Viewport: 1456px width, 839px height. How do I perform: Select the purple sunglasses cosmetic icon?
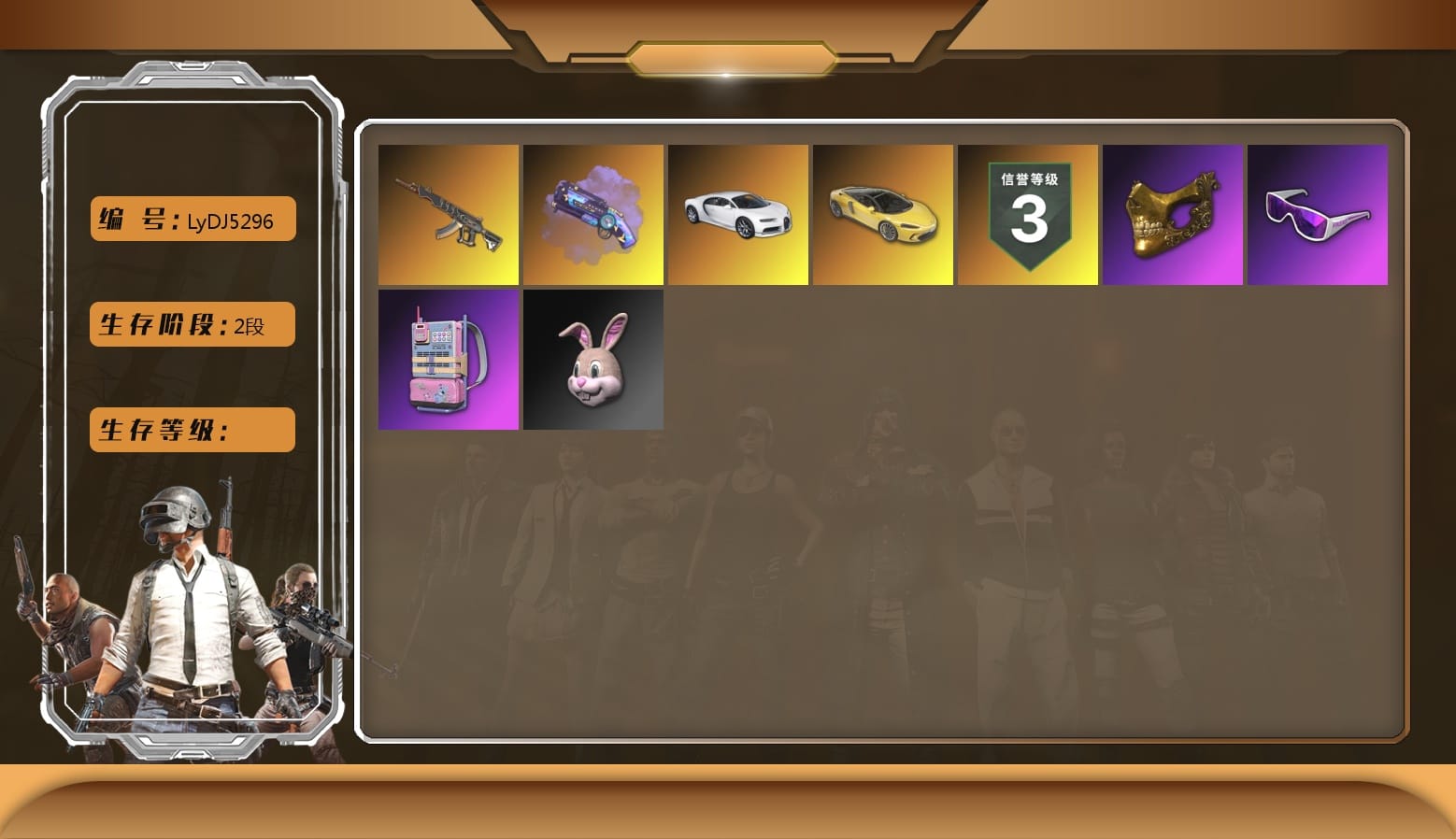[x=1318, y=214]
